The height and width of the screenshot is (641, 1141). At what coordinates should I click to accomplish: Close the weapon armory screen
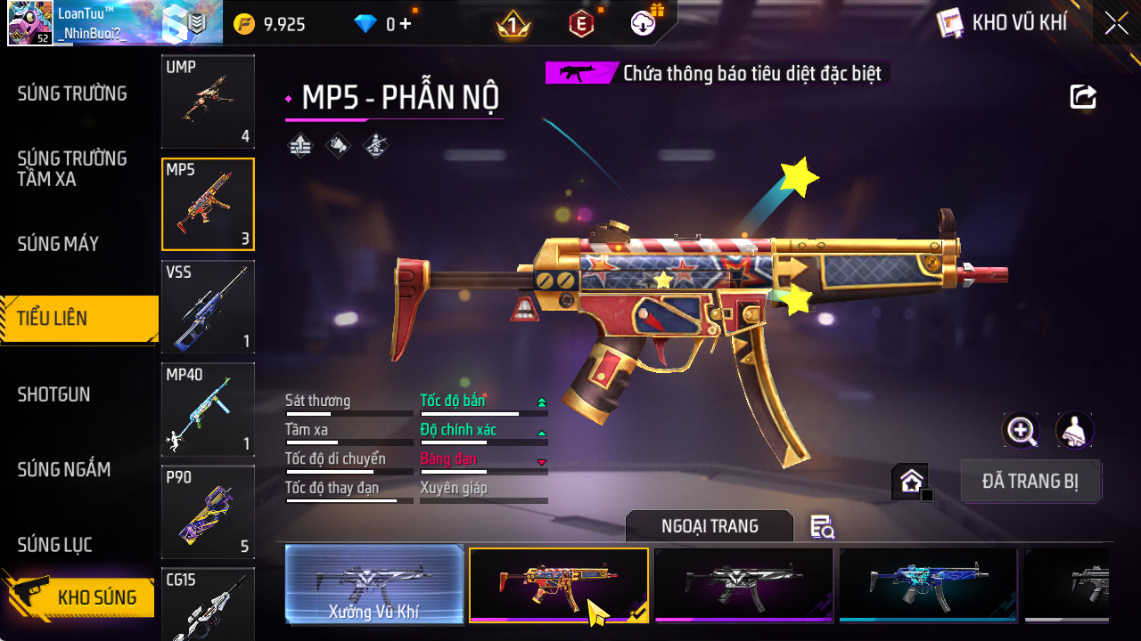click(x=1116, y=23)
